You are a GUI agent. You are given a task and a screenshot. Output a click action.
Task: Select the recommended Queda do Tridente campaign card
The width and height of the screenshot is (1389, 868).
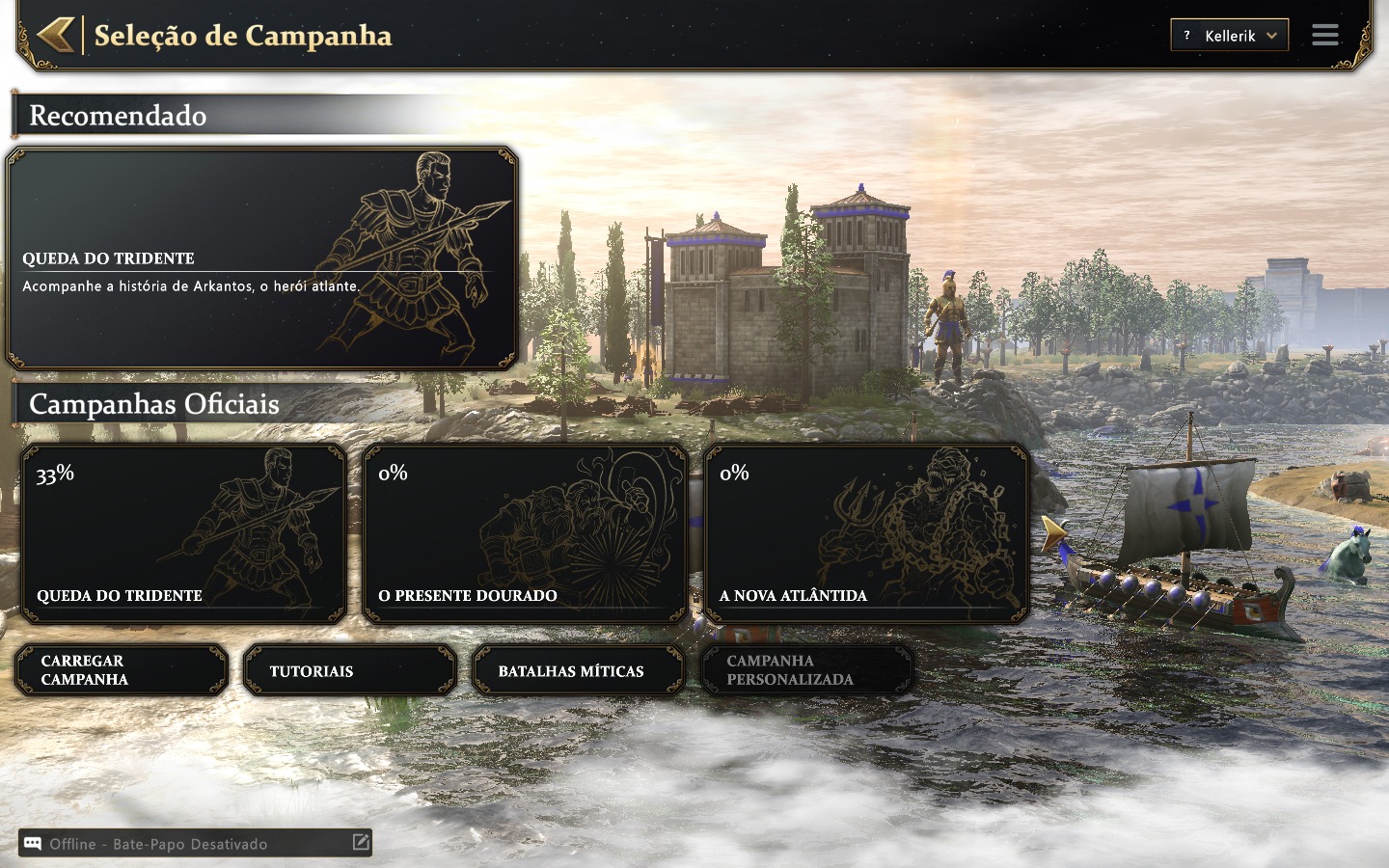tap(261, 258)
